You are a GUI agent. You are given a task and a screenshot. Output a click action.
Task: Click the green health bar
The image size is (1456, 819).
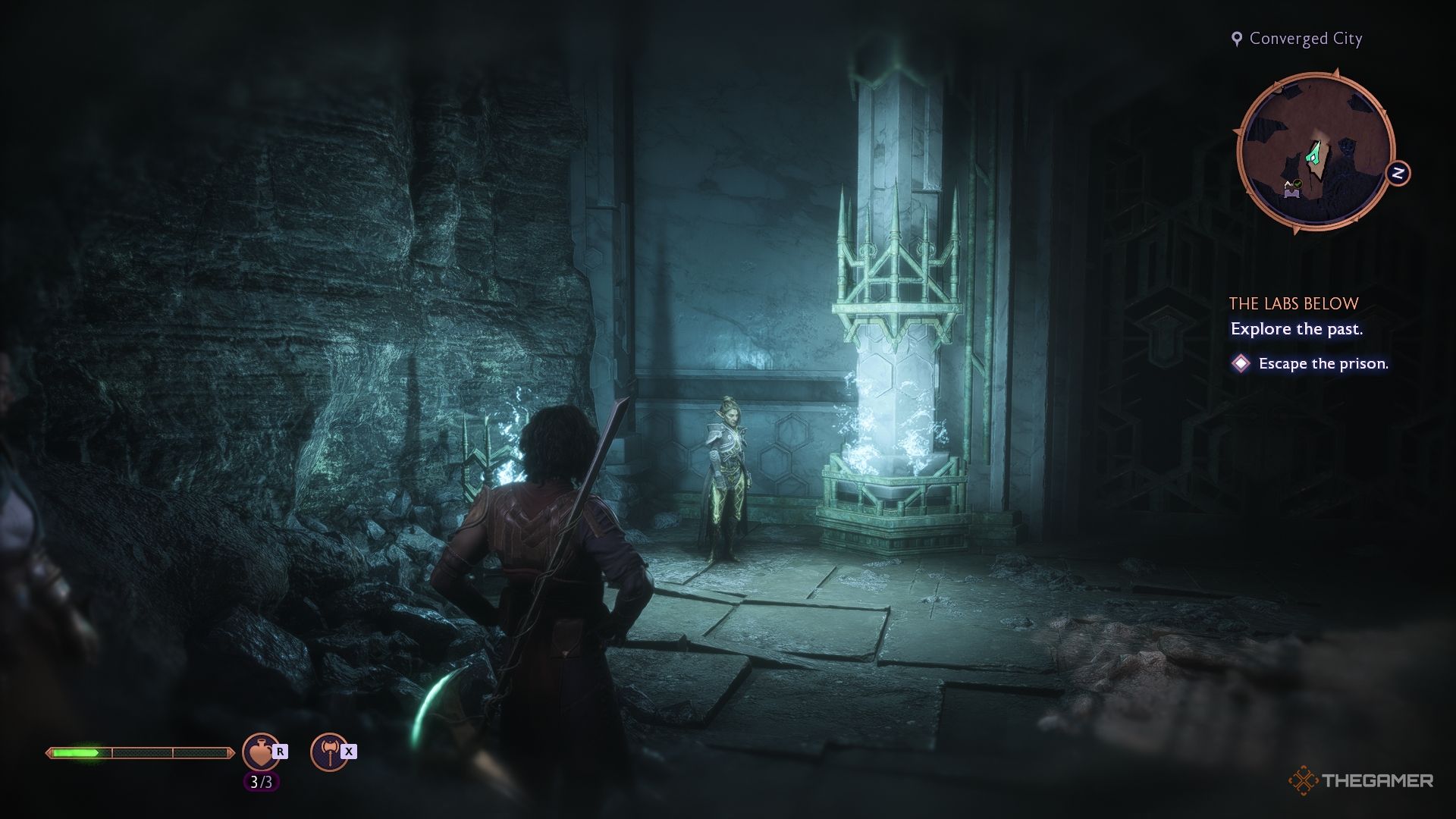[x=76, y=754]
